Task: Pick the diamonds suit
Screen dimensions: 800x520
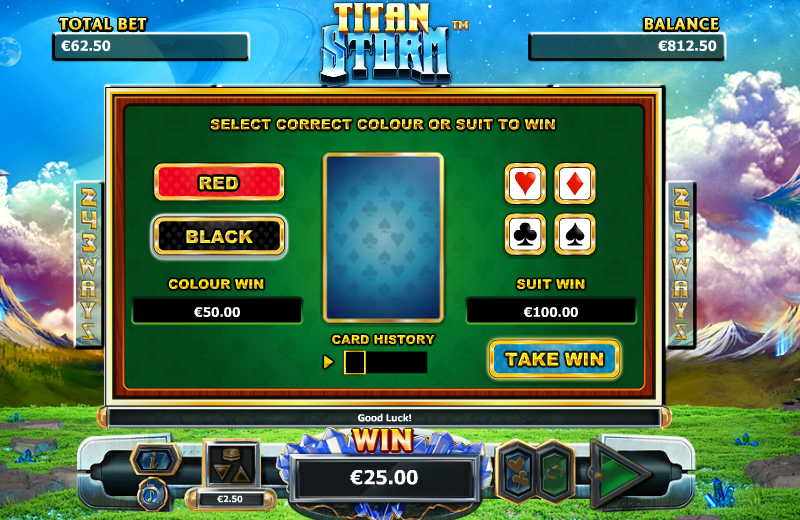Action: 575,183
